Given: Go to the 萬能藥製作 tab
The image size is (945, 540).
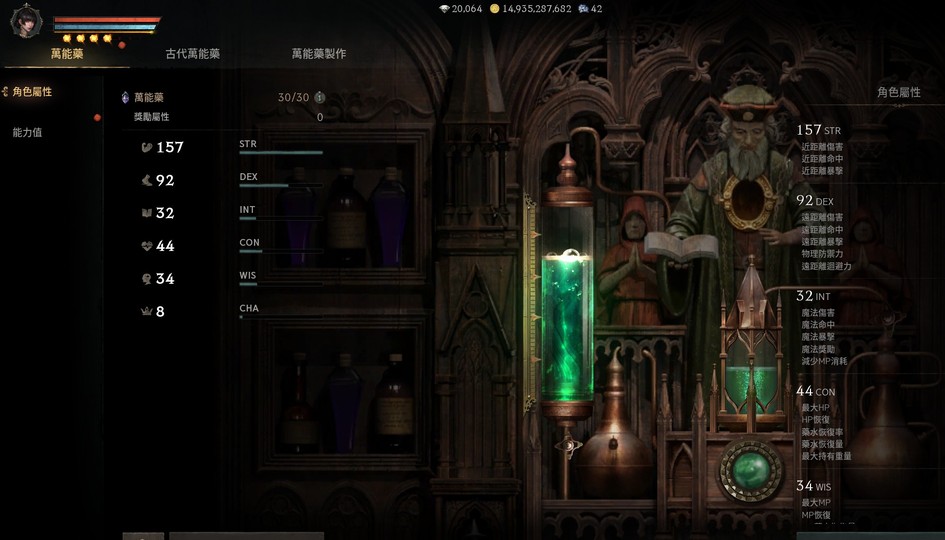Looking at the screenshot, I should tap(318, 54).
